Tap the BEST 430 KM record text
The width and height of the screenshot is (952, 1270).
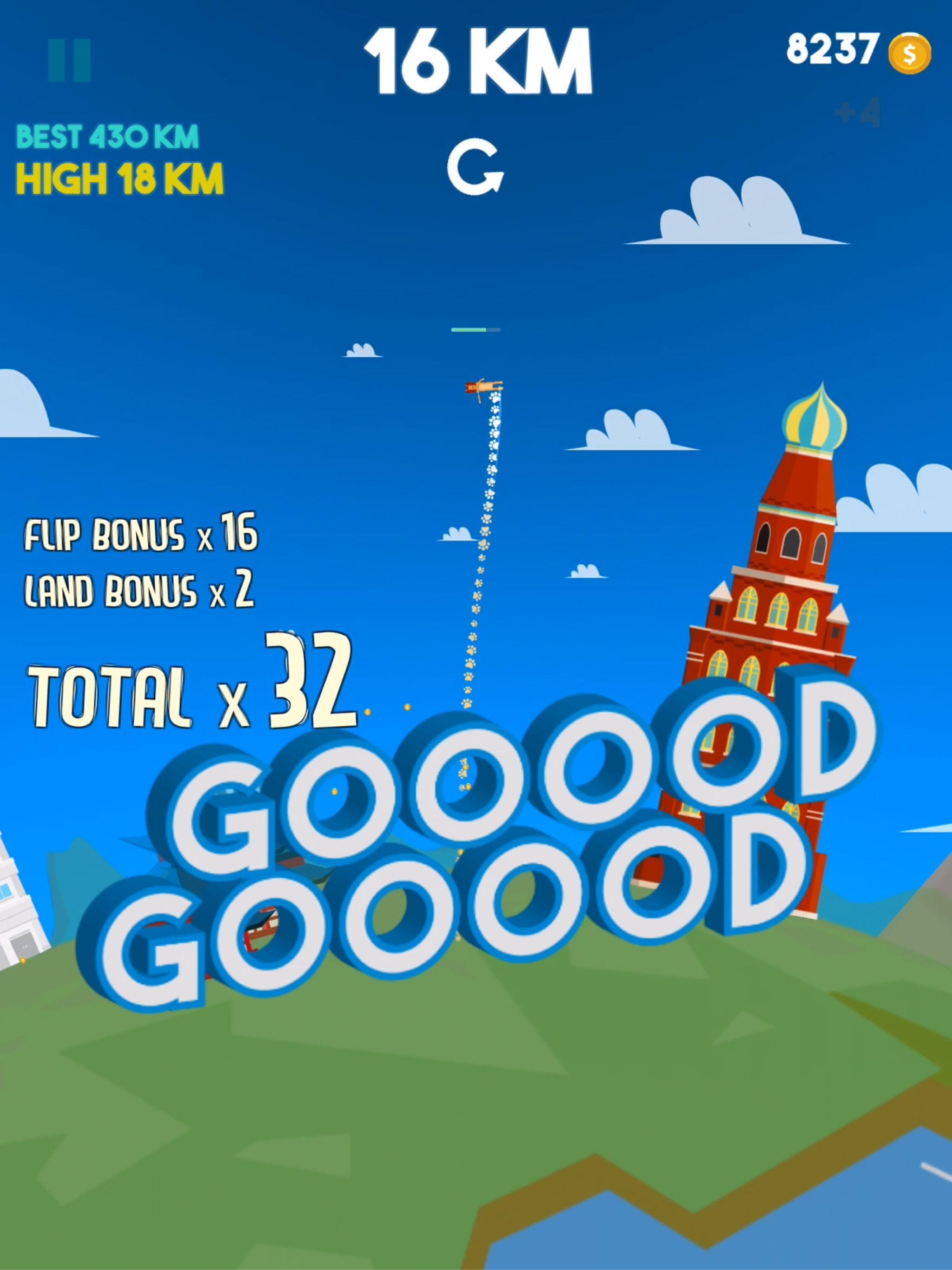point(108,136)
